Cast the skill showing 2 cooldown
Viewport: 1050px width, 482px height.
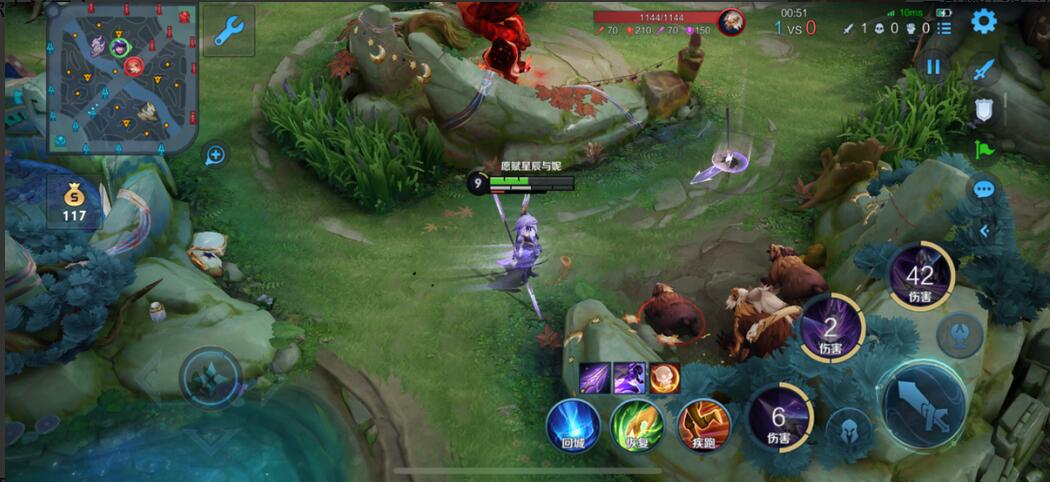830,327
